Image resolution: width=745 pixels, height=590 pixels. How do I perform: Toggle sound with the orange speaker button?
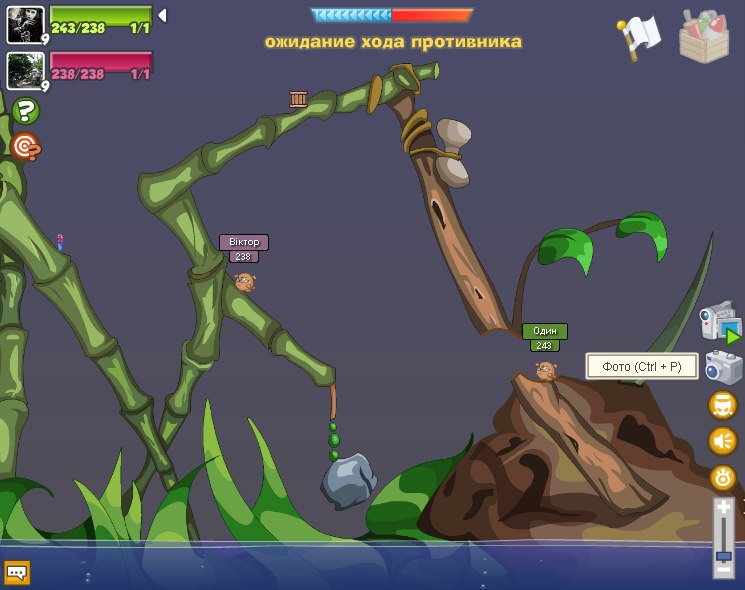click(722, 441)
